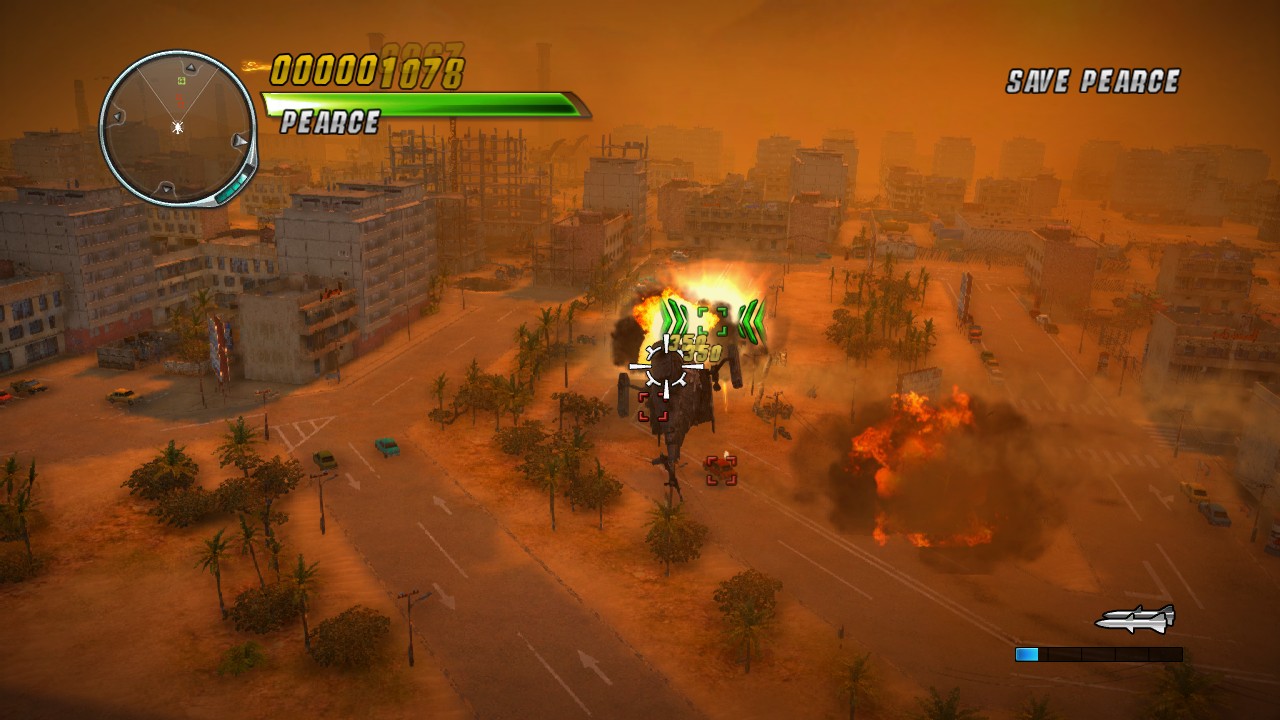The width and height of the screenshot is (1280, 720).
Task: Click the right green chevron near the objective
Action: tap(751, 320)
